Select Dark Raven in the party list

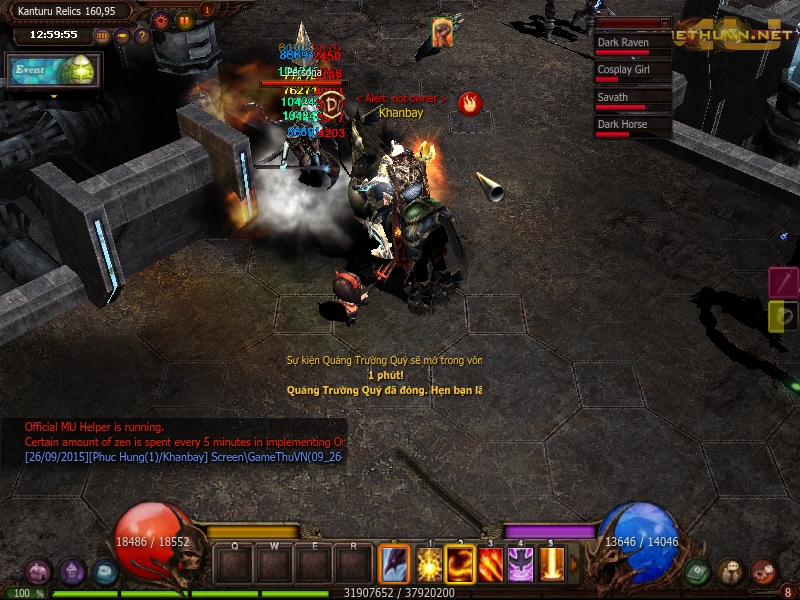pos(632,46)
